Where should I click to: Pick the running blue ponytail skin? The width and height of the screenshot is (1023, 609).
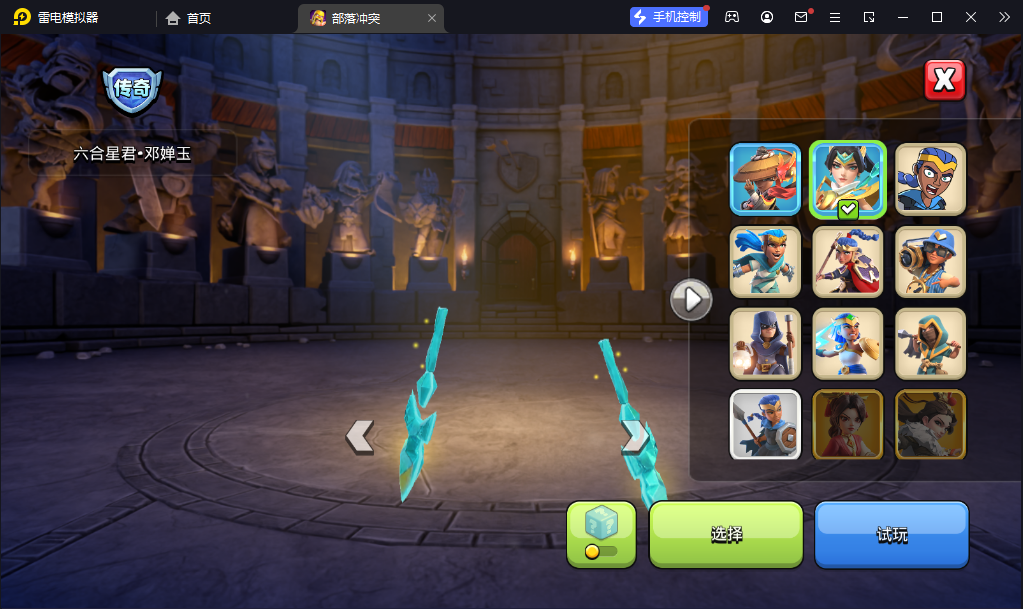(x=765, y=262)
